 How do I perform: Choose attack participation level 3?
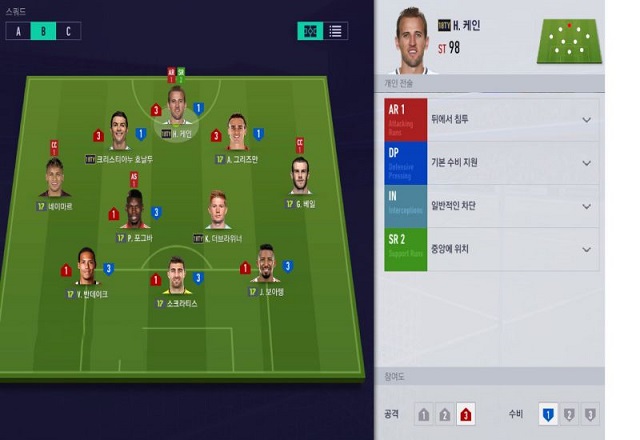(466, 414)
